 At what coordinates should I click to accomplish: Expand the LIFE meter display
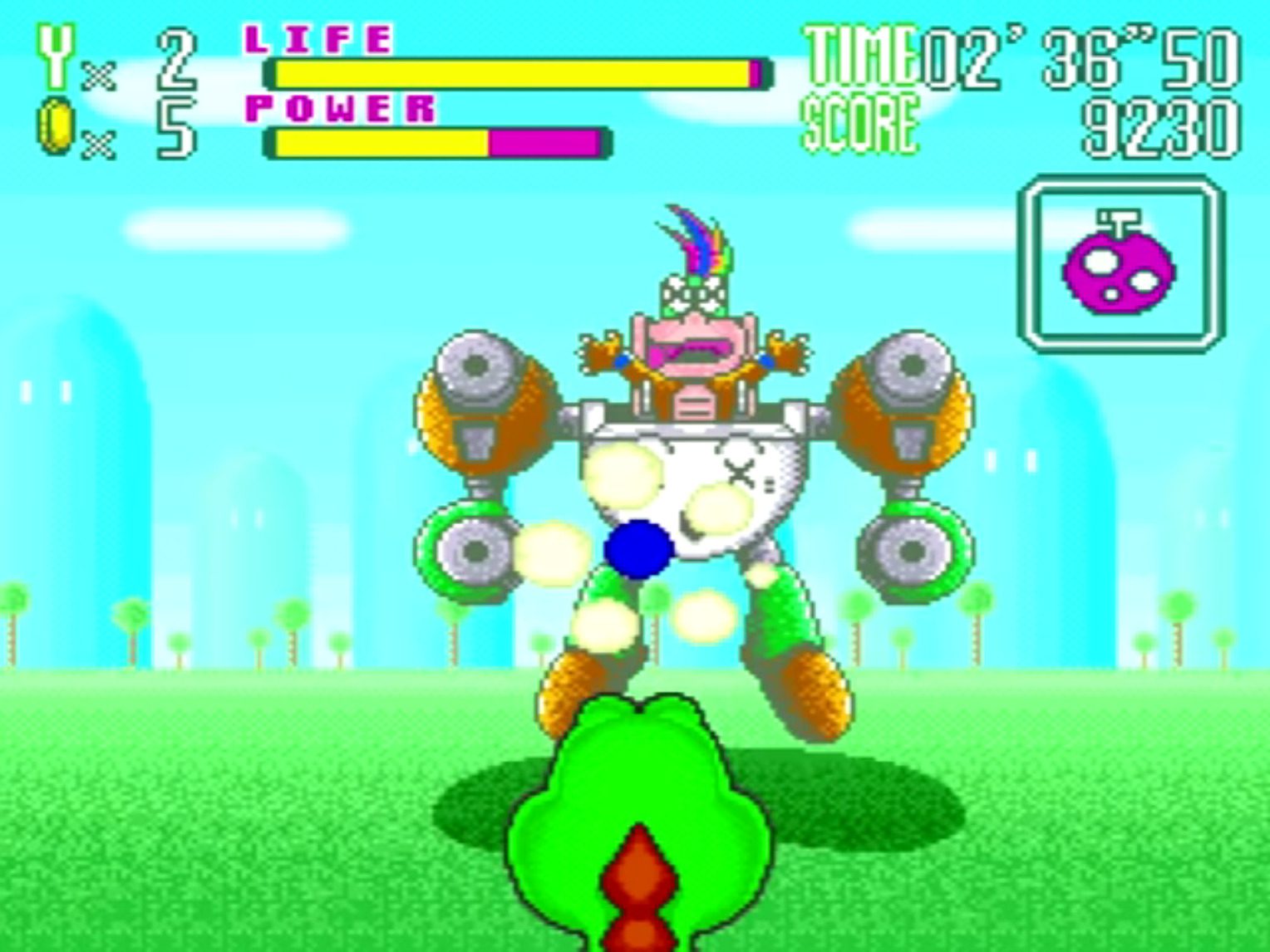tap(515, 73)
